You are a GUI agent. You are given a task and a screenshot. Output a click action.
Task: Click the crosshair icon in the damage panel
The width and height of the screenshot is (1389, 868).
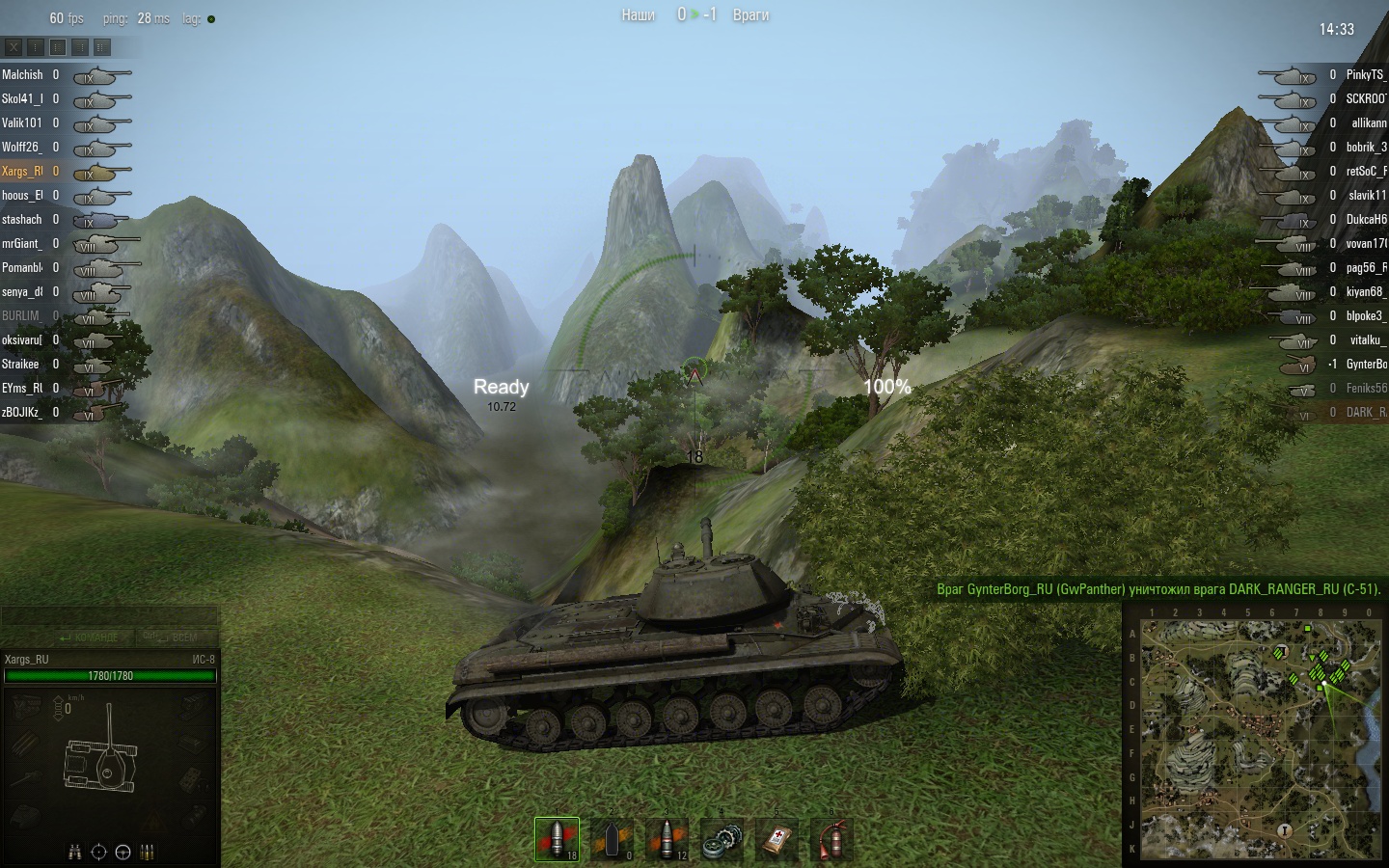pos(98,852)
